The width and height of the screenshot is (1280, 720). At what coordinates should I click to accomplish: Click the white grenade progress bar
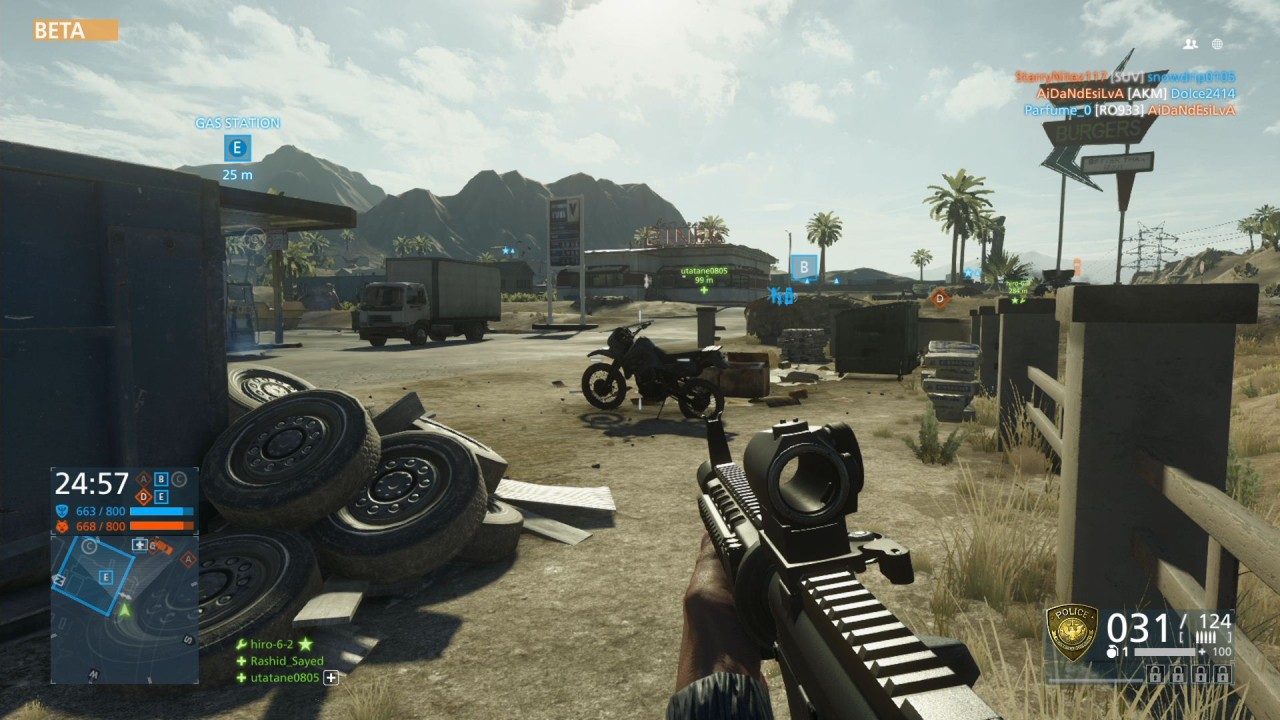[x=1165, y=652]
